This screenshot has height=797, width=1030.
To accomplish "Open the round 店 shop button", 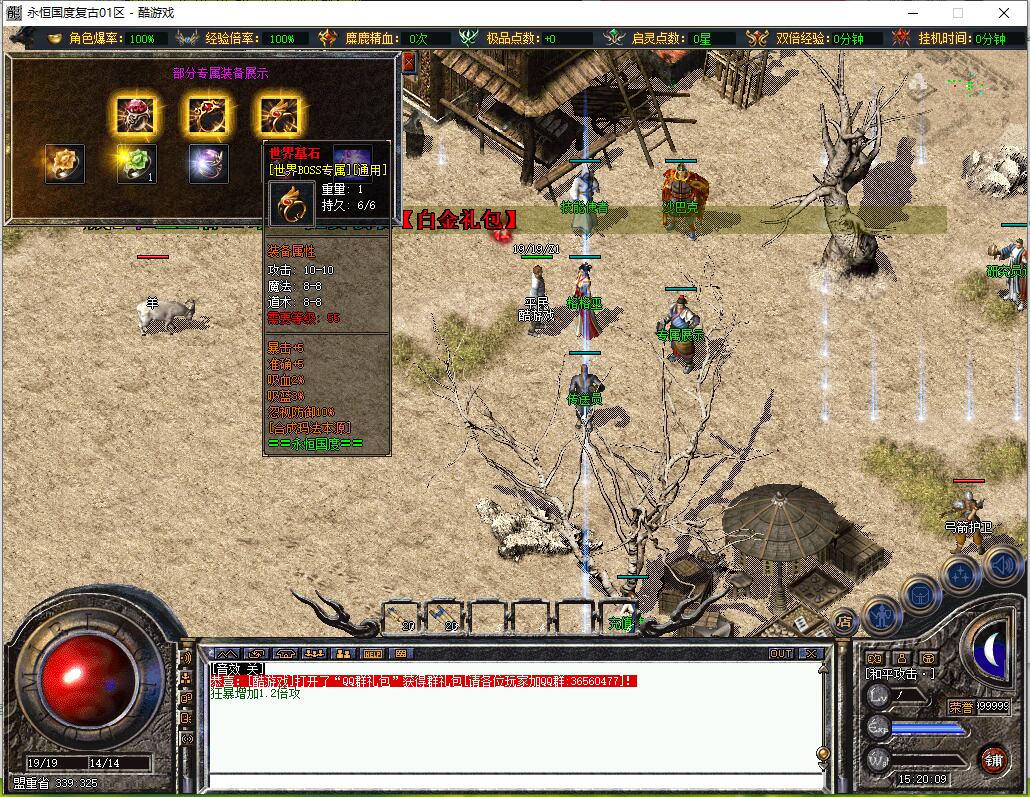I will pyautogui.click(x=844, y=622).
